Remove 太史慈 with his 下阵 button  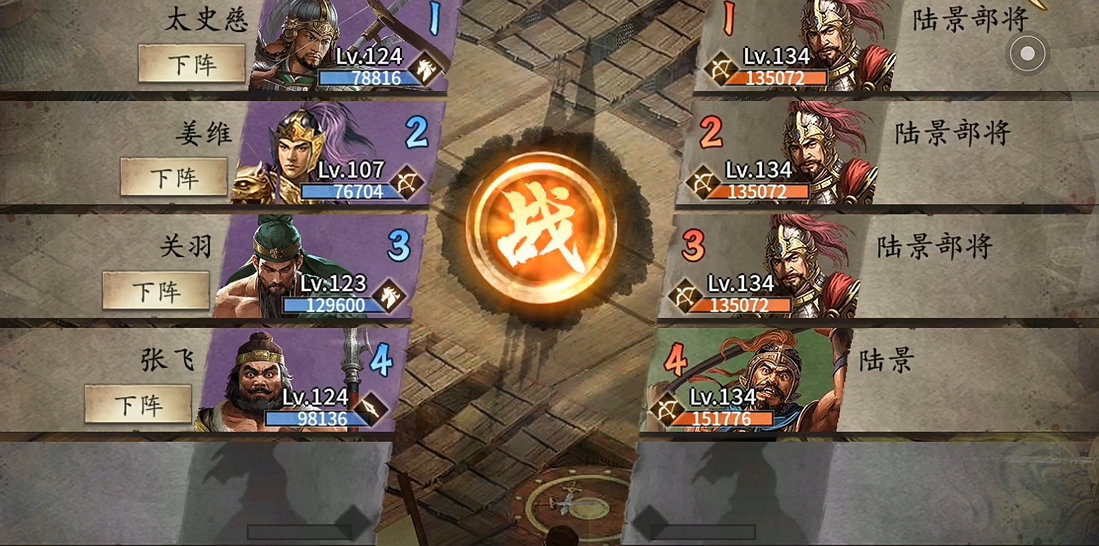tap(190, 63)
